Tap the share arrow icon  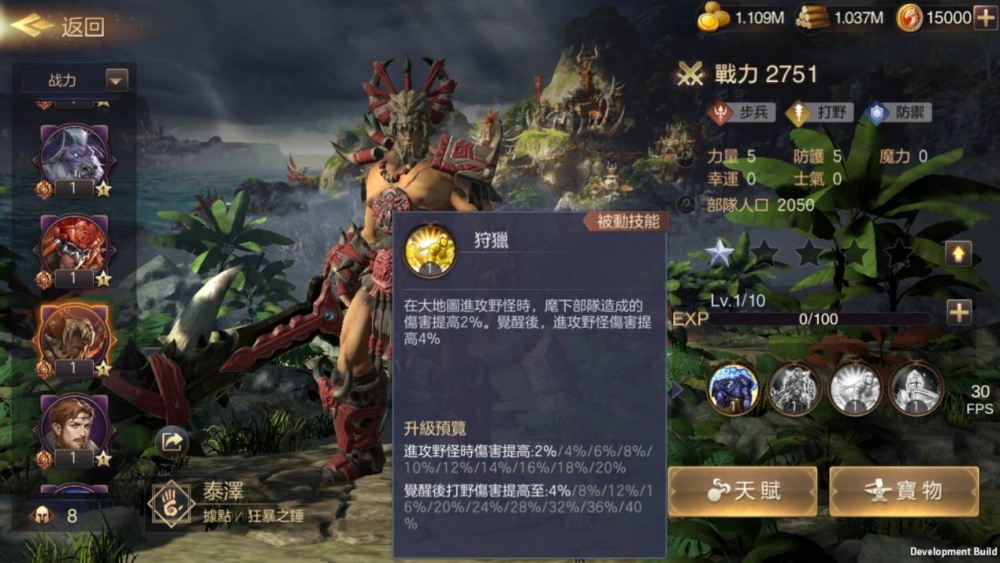(173, 441)
